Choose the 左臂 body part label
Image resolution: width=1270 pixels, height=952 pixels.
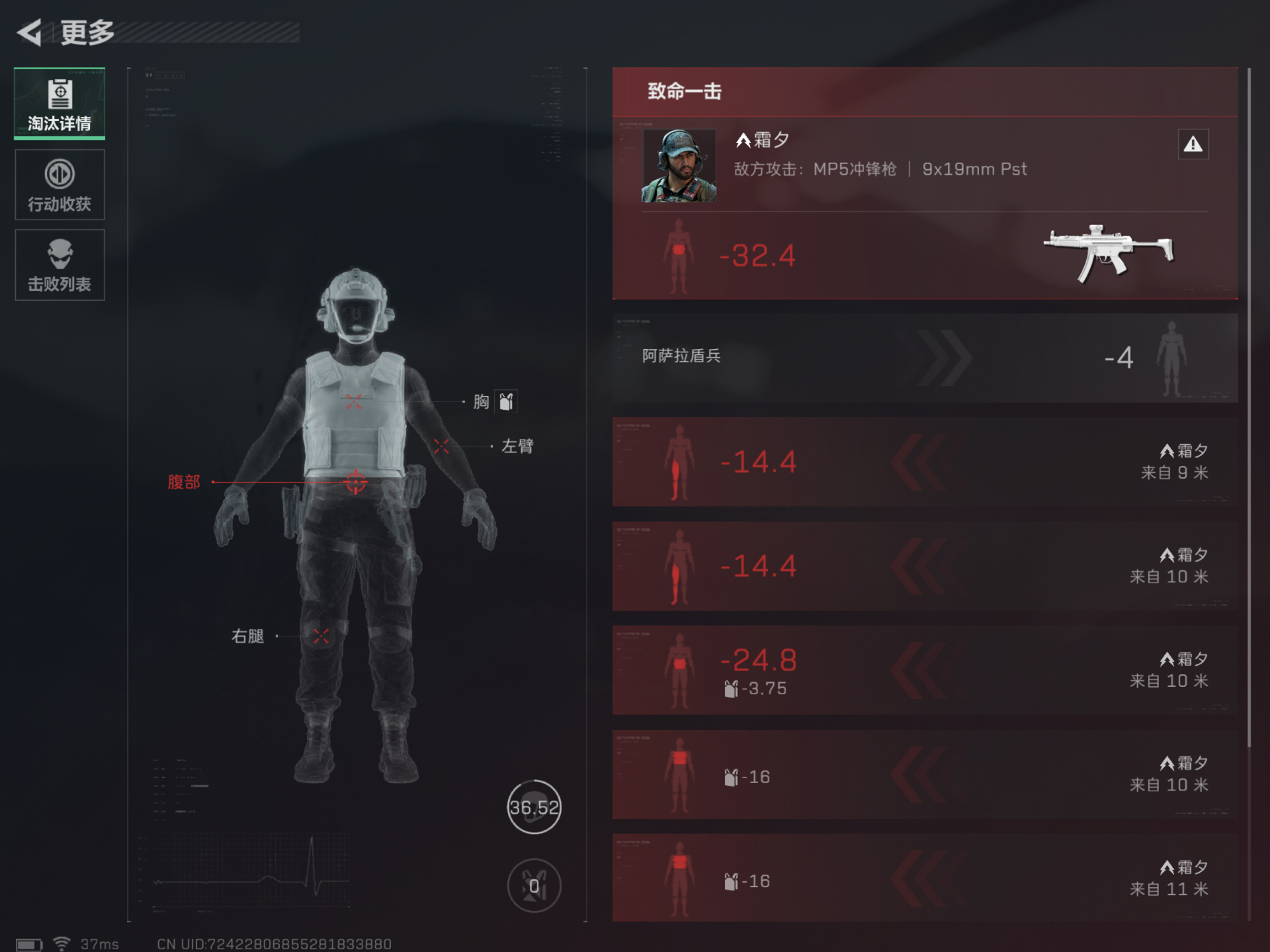point(517,446)
